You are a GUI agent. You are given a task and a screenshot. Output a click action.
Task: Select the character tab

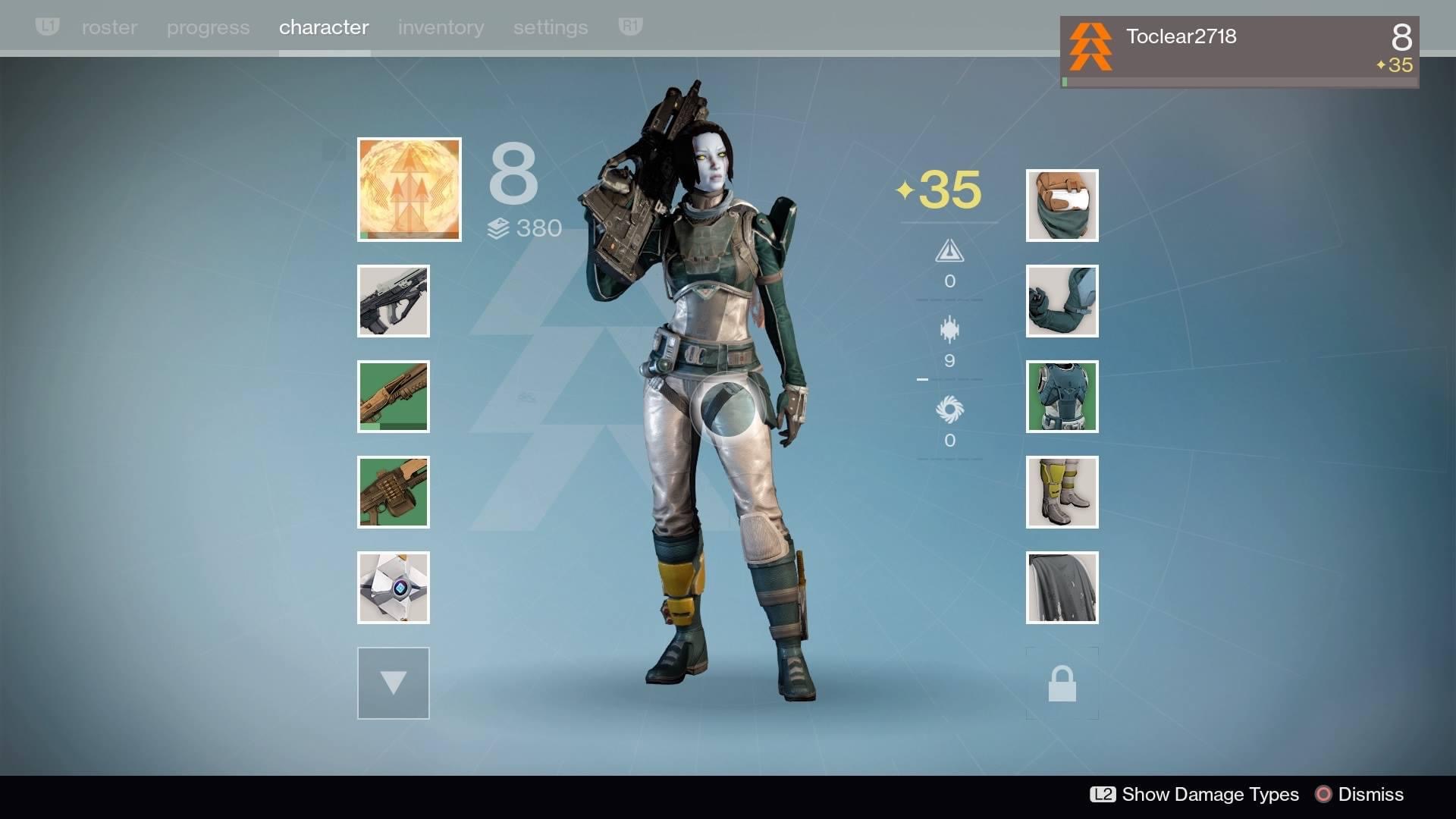tap(324, 27)
